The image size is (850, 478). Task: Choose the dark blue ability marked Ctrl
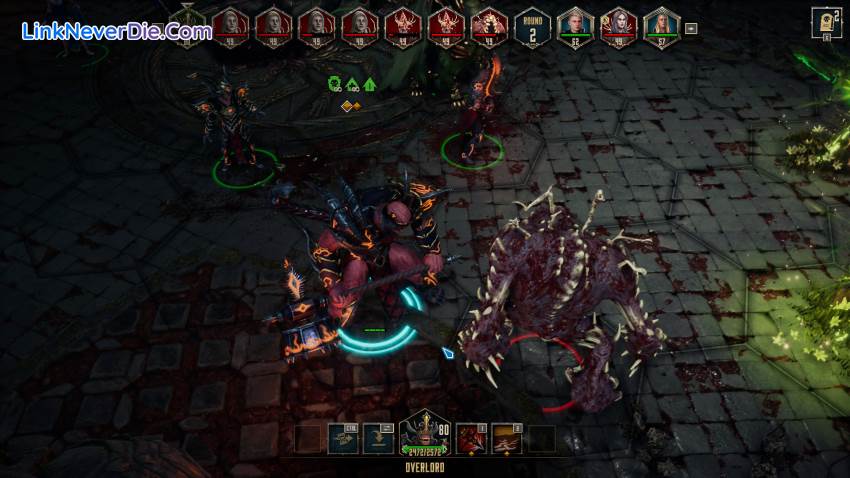pyautogui.click(x=343, y=439)
